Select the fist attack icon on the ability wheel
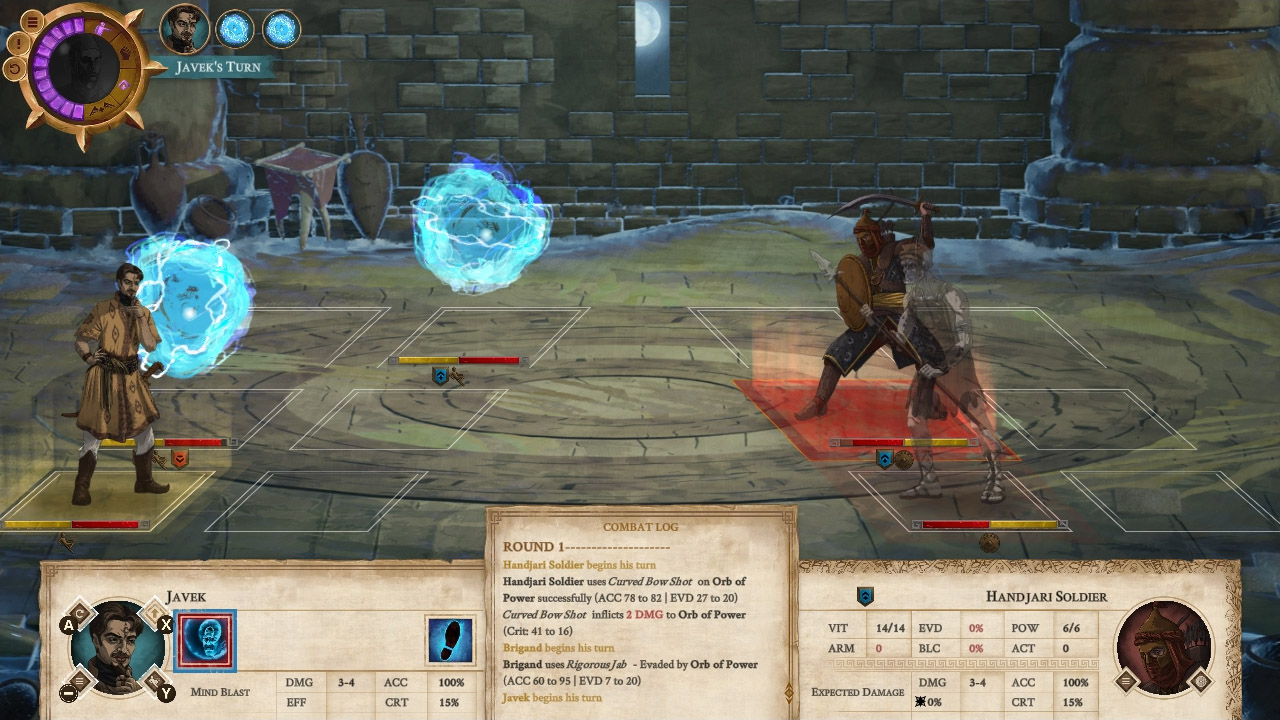Viewport: 1280px width, 720px height. point(126,53)
